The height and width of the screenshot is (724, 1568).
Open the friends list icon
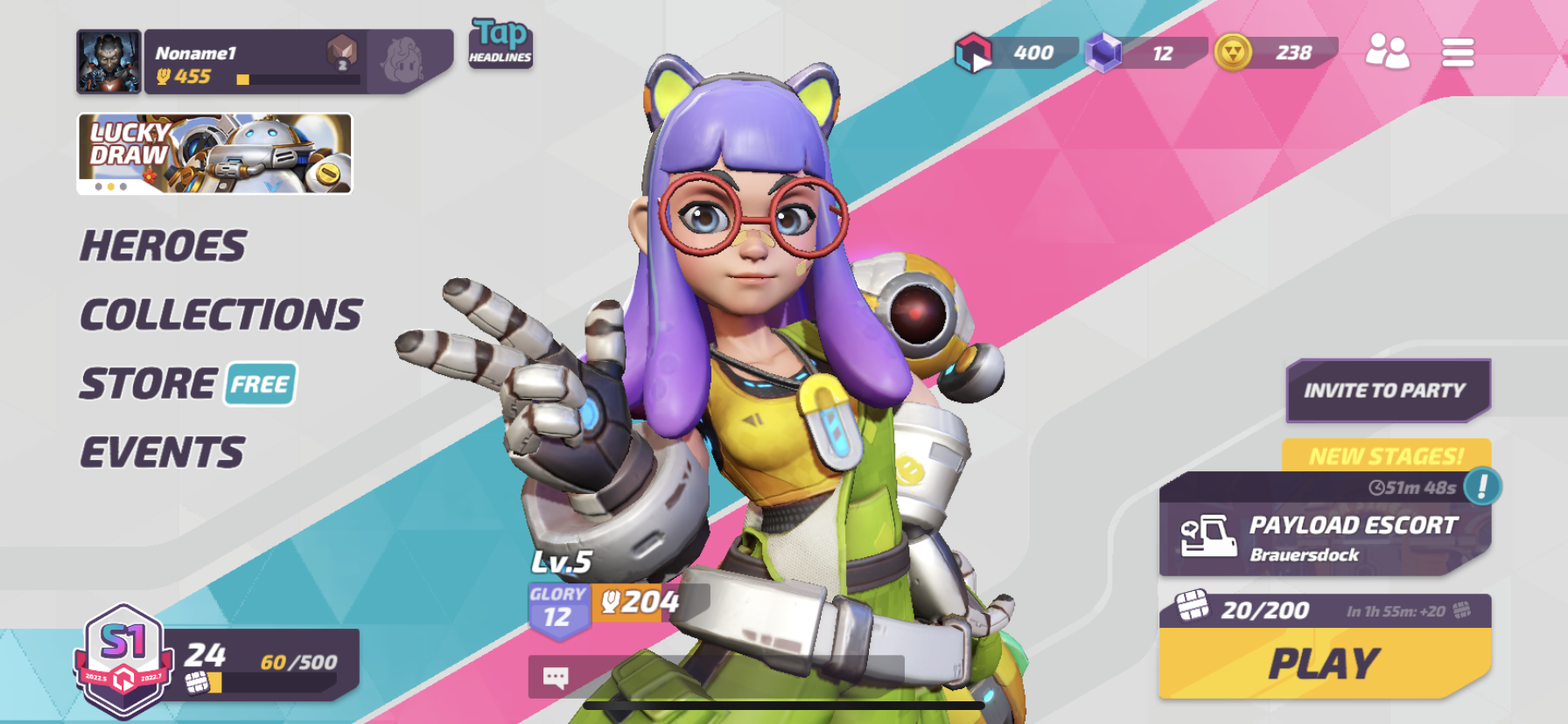point(1387,52)
